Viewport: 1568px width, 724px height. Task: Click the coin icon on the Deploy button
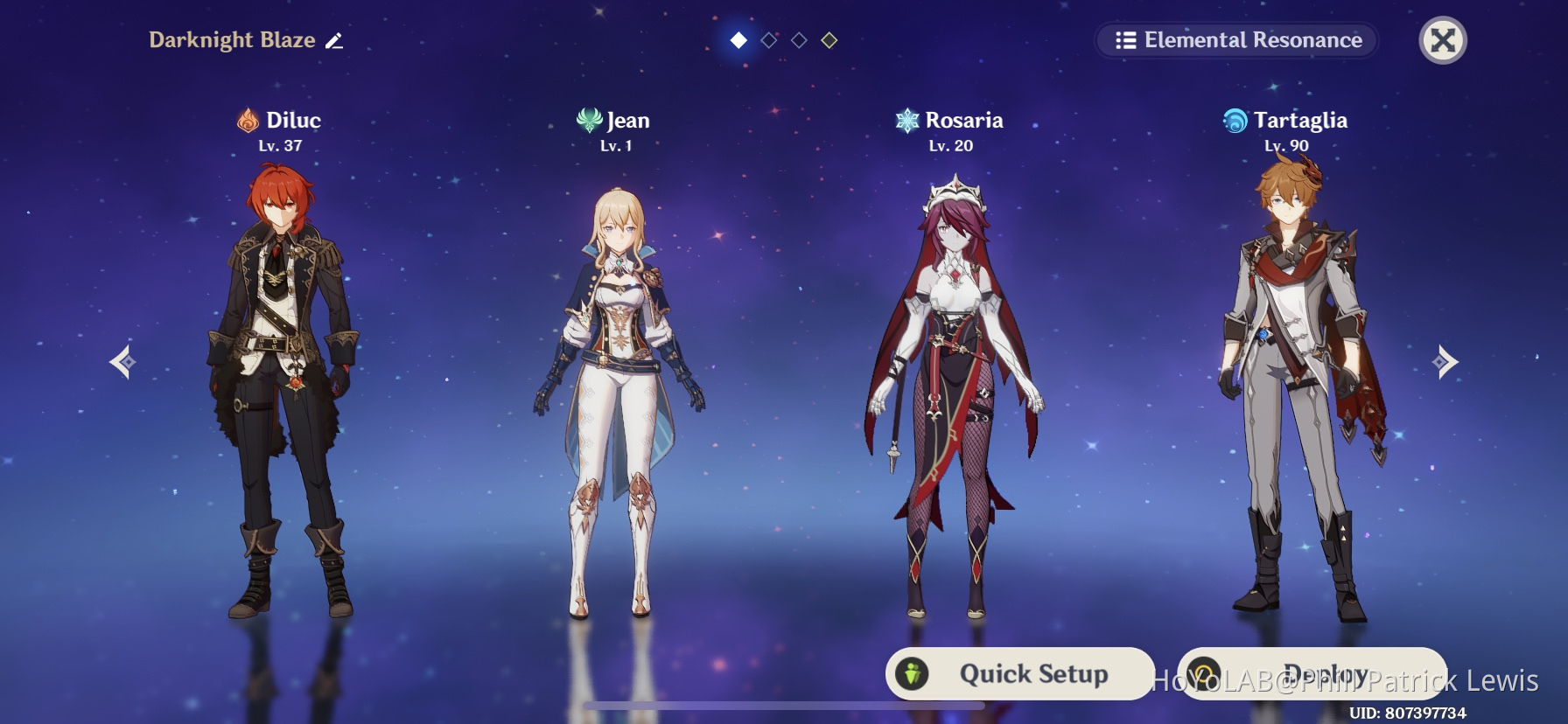point(1202,673)
